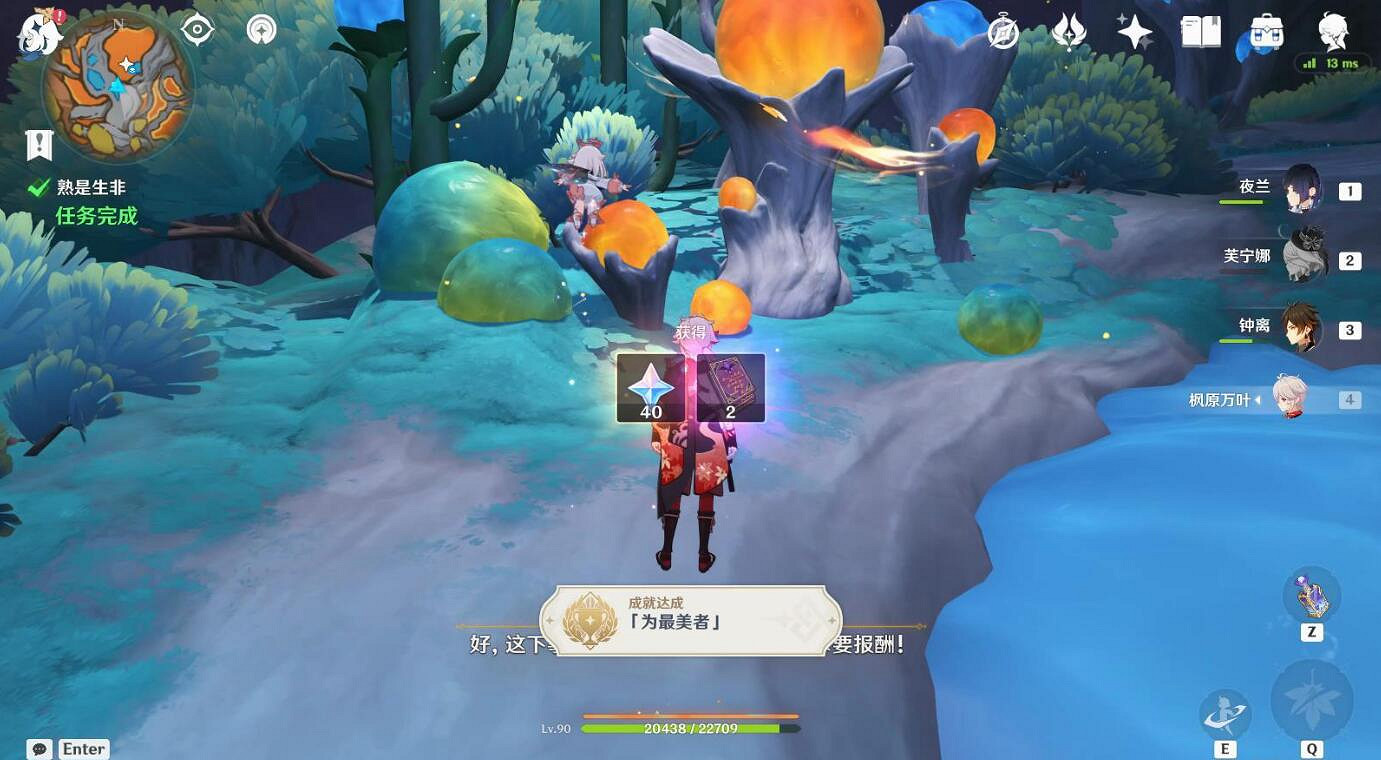Image resolution: width=1381 pixels, height=760 pixels.
Task: Click the timer challenge icon top right
Action: click(1001, 30)
